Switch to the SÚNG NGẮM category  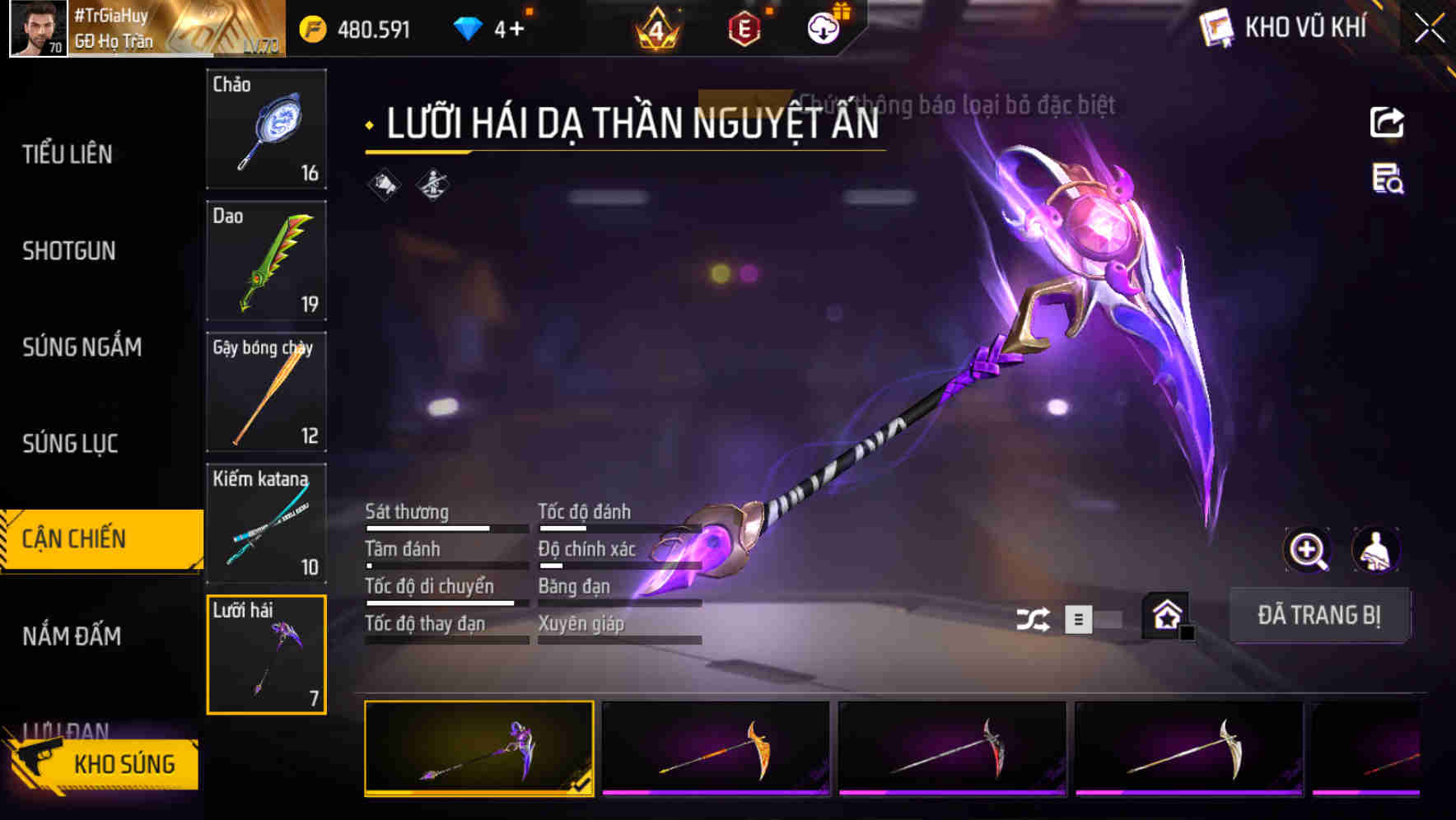(x=82, y=347)
